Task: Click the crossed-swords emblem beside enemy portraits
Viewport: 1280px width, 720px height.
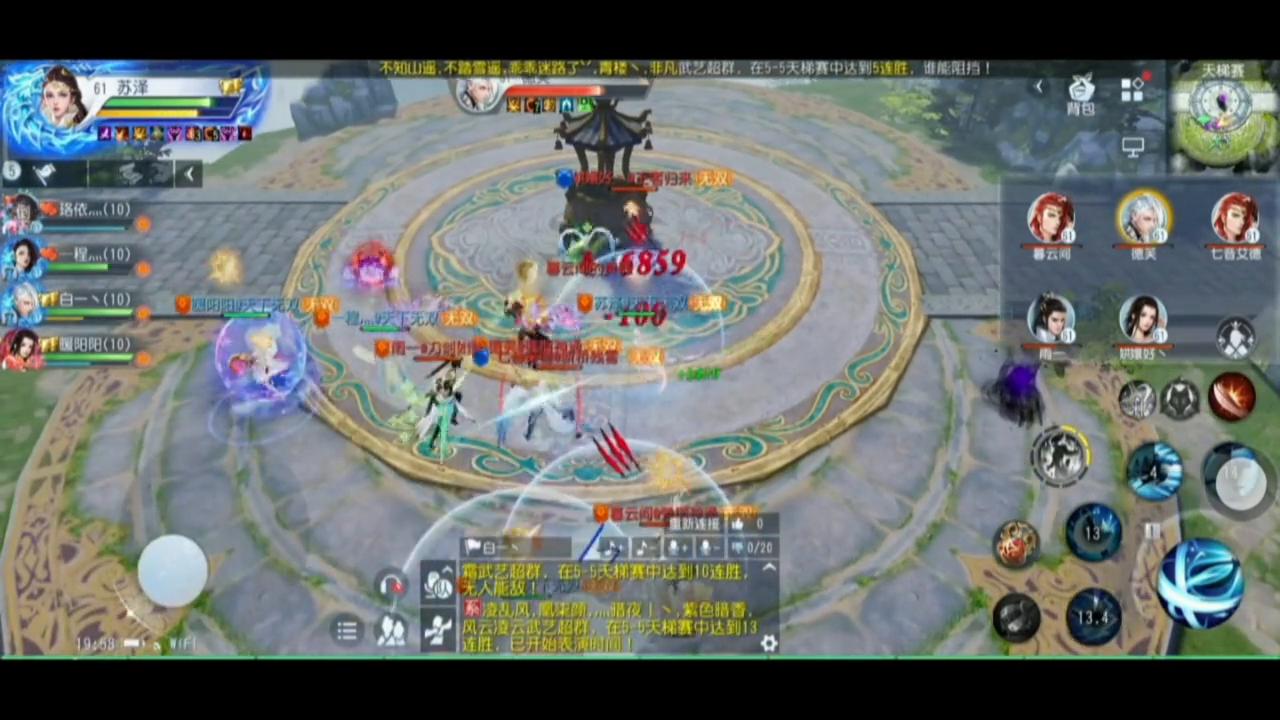Action: 1237,338
